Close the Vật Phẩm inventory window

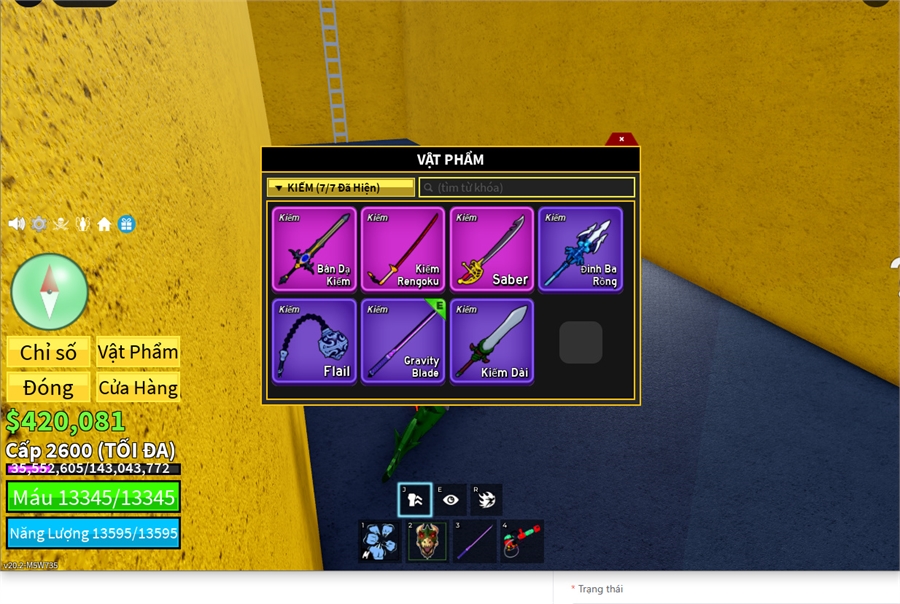click(x=621, y=139)
